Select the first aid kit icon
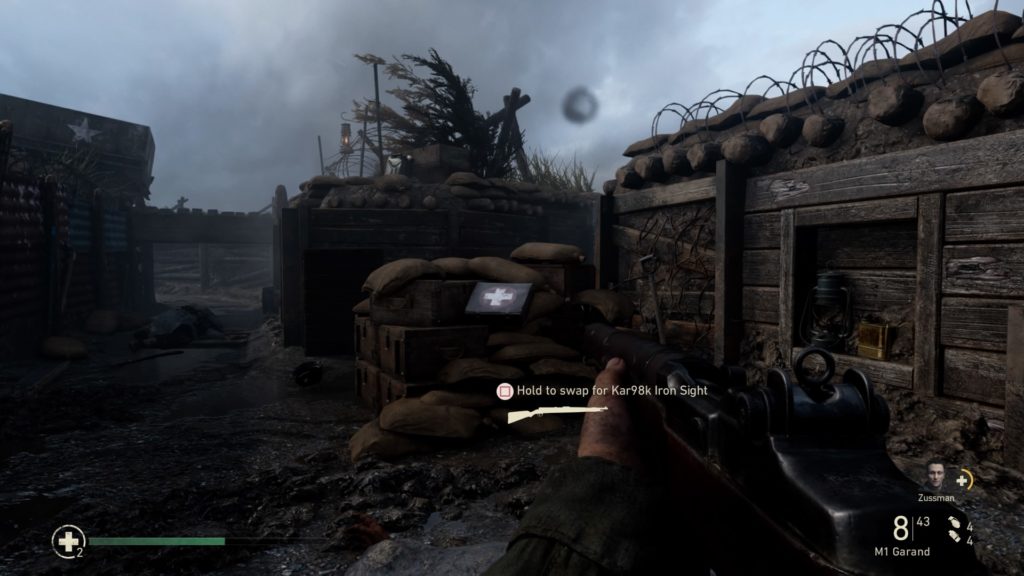 [68, 541]
